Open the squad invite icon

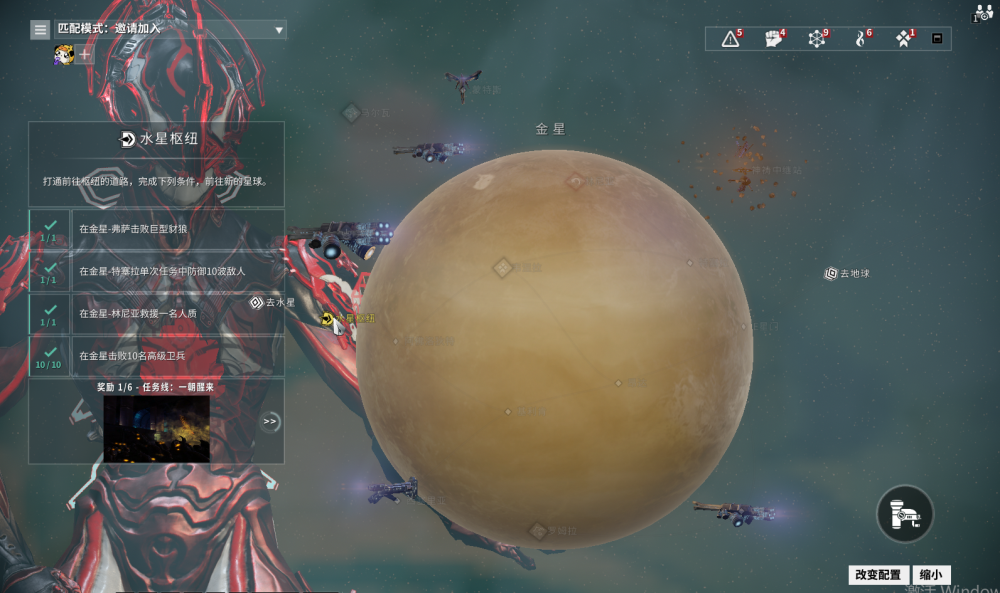(x=981, y=13)
